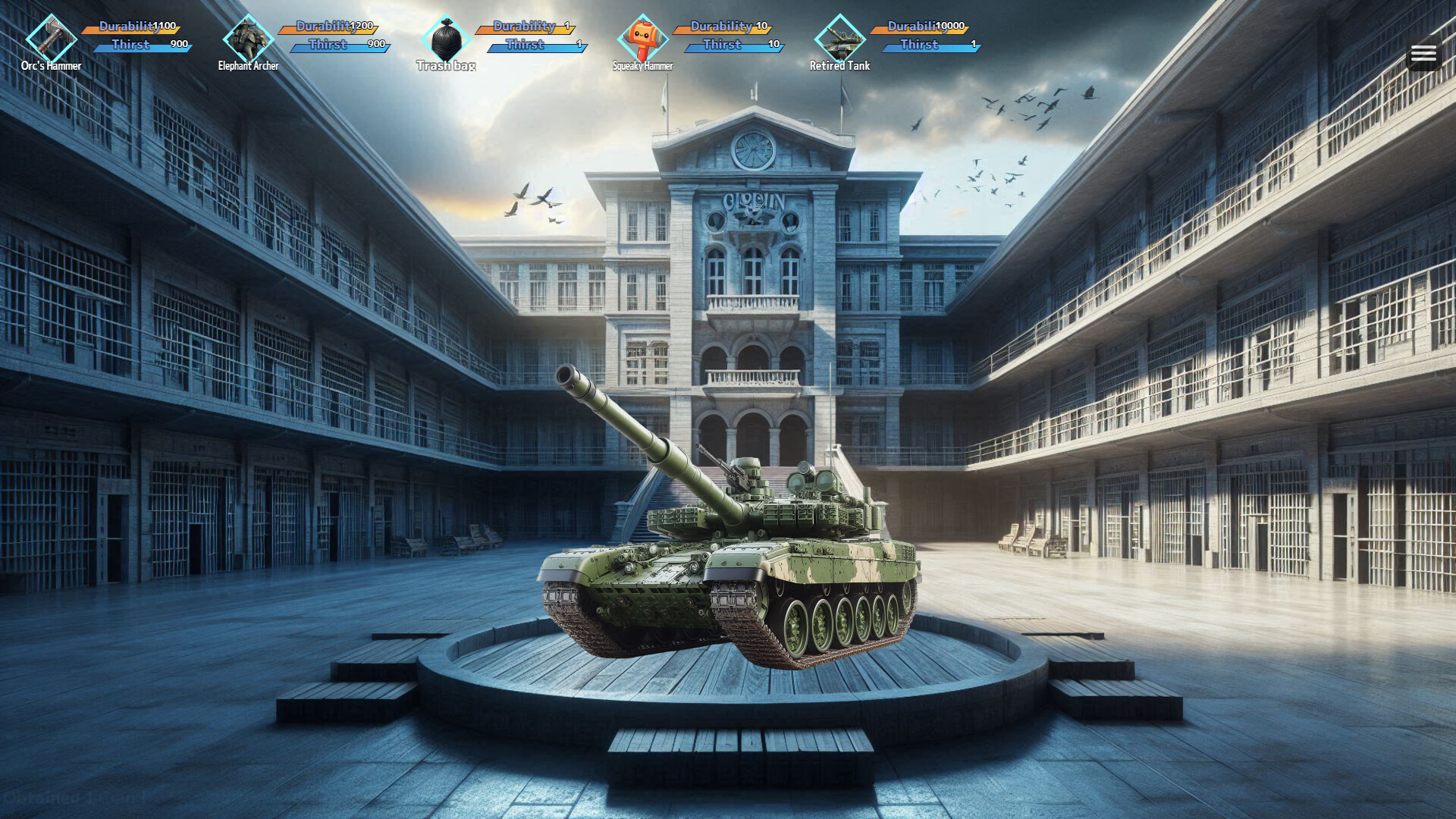This screenshot has height=819, width=1456.
Task: Select the Squeaky Hammer icon
Action: pos(642,38)
